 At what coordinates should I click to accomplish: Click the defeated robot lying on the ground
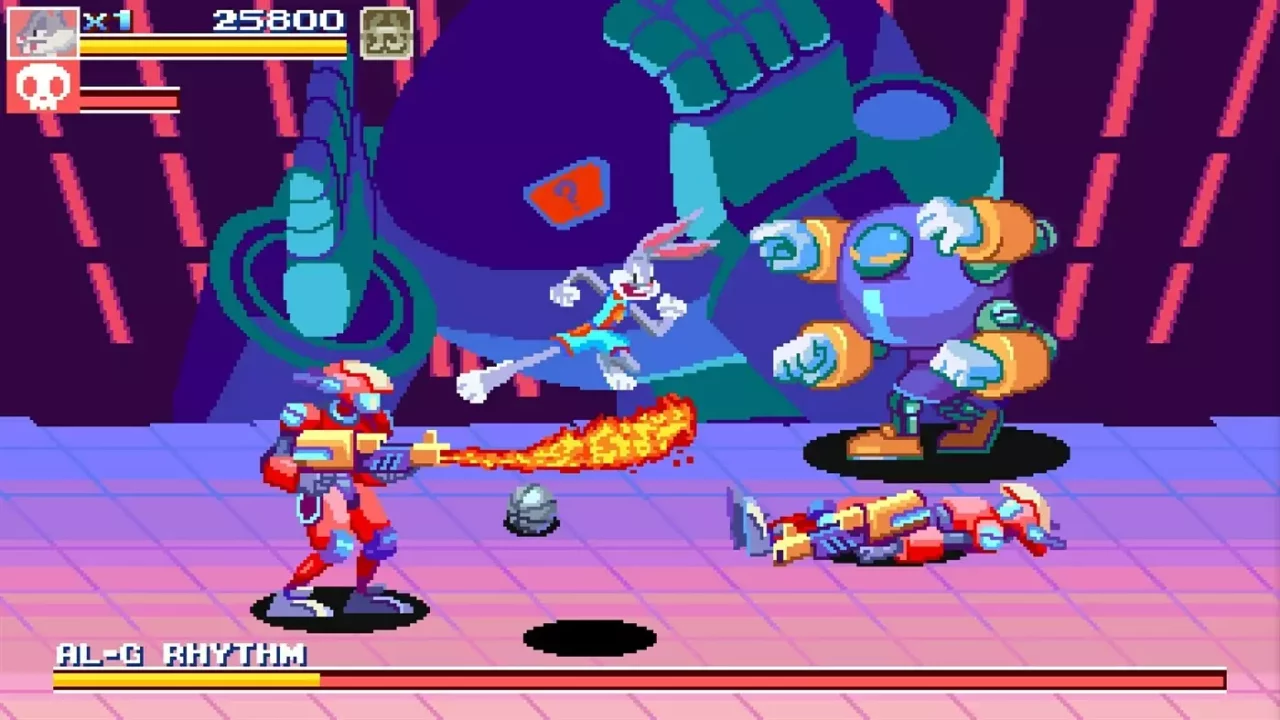tap(900, 525)
